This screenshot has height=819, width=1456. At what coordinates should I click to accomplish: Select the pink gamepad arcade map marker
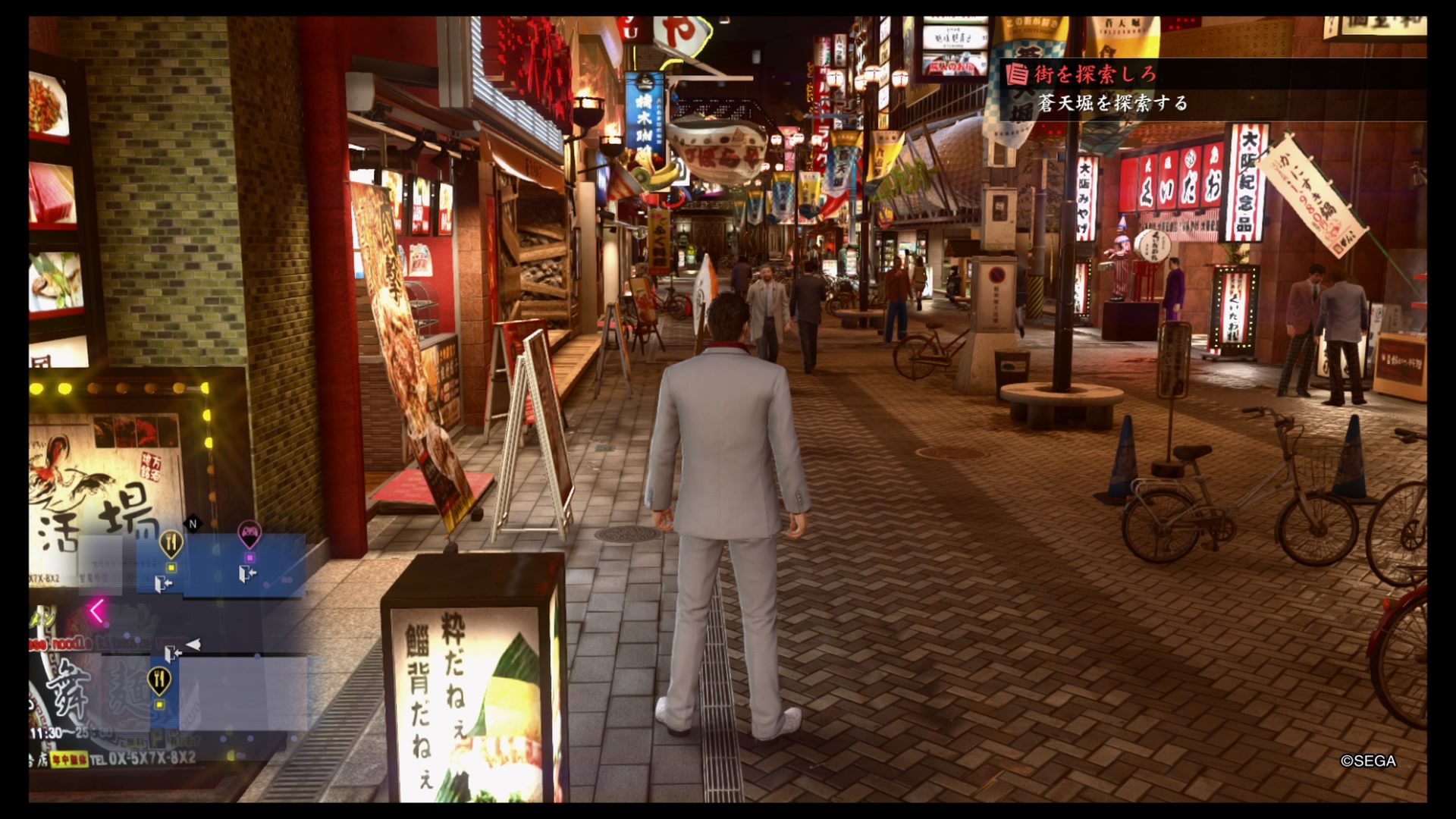(249, 535)
